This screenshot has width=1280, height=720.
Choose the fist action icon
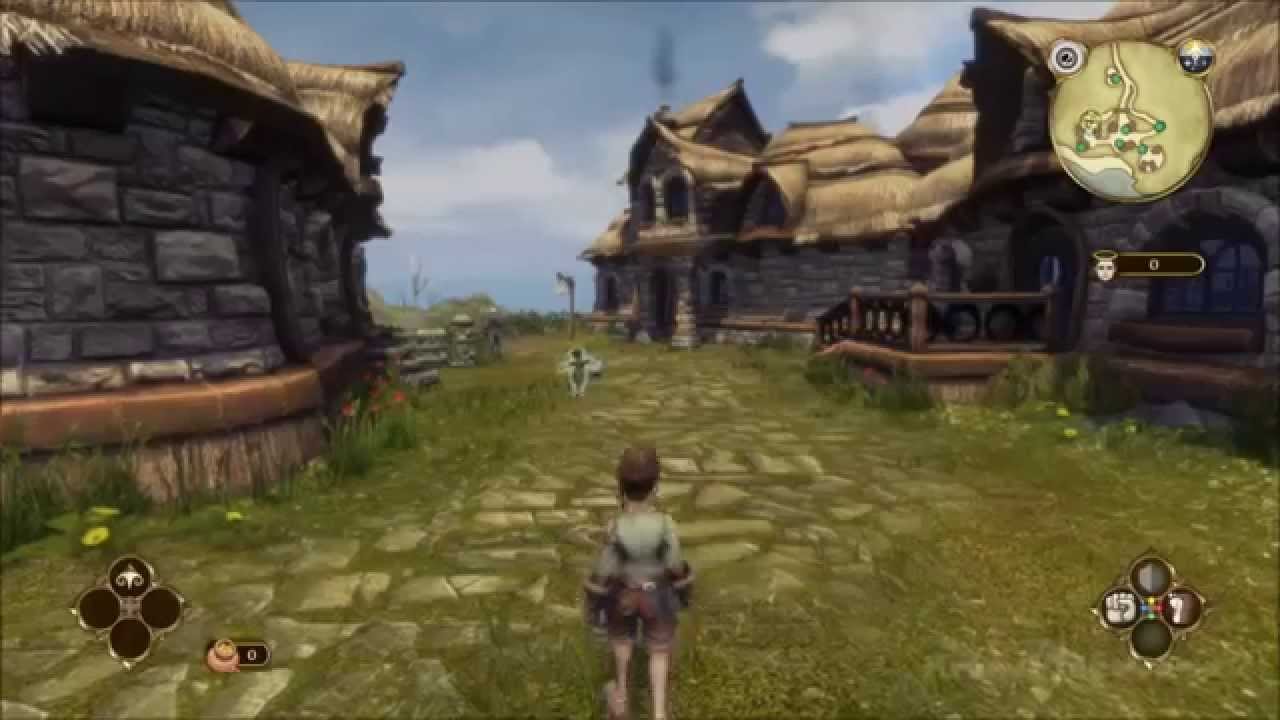[x=1118, y=608]
